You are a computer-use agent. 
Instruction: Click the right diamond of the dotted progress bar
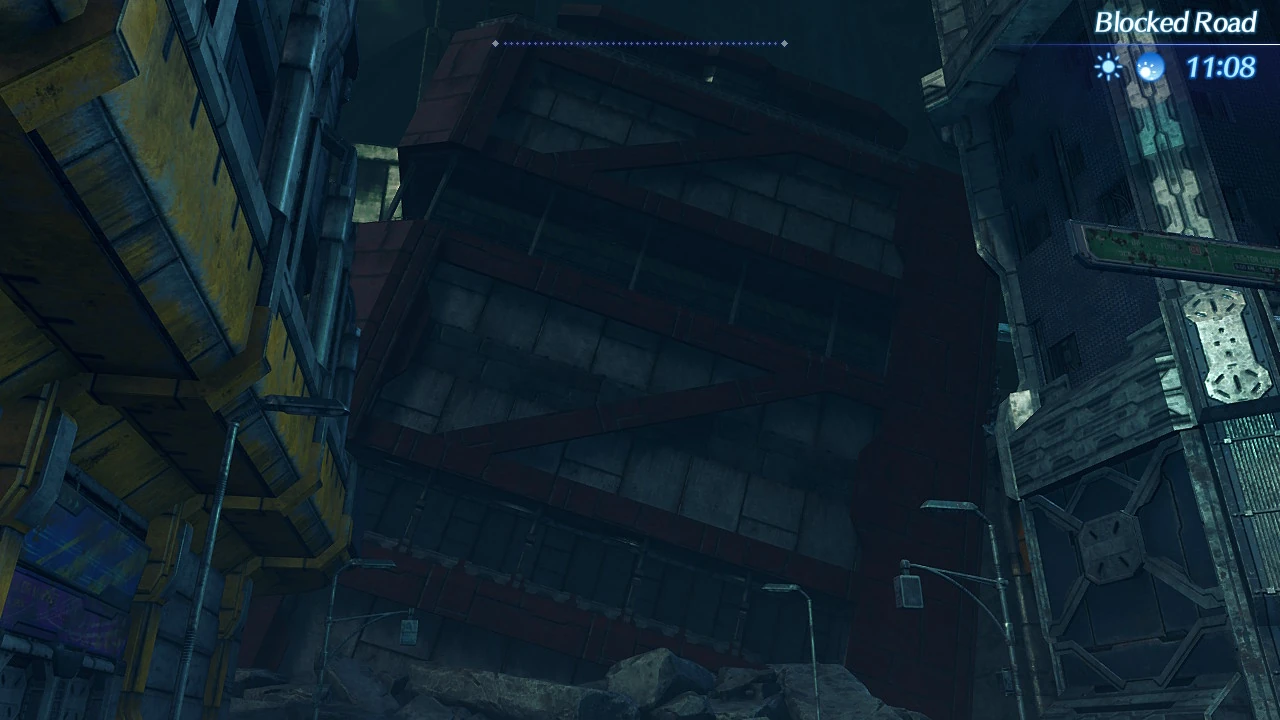point(785,43)
